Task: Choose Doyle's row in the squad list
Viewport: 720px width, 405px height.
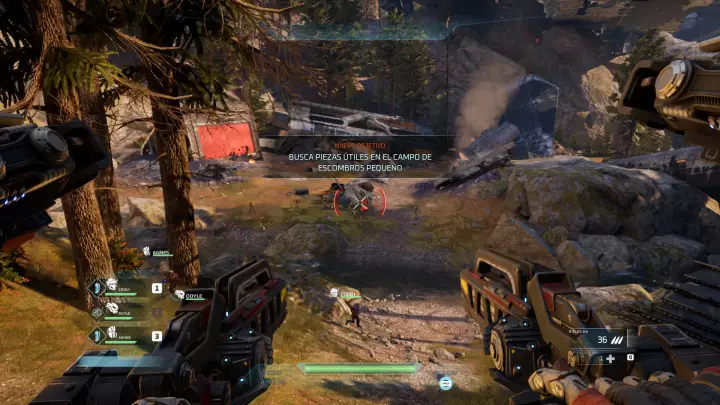Action: [x=193, y=295]
